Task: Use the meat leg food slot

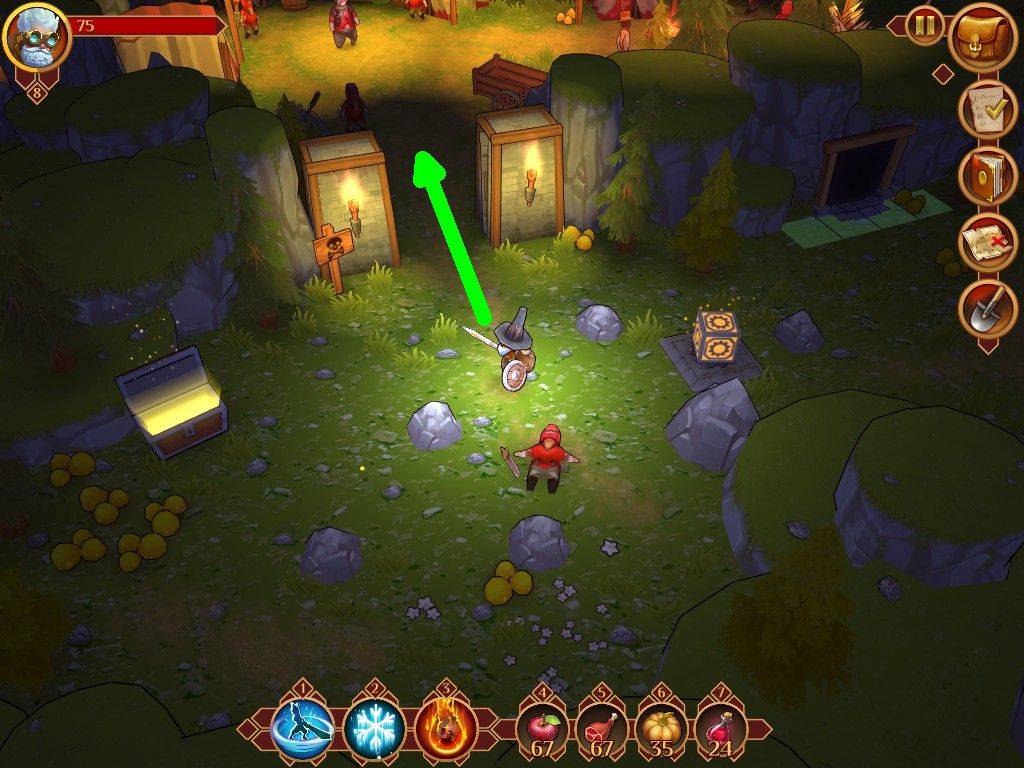Action: click(x=602, y=731)
